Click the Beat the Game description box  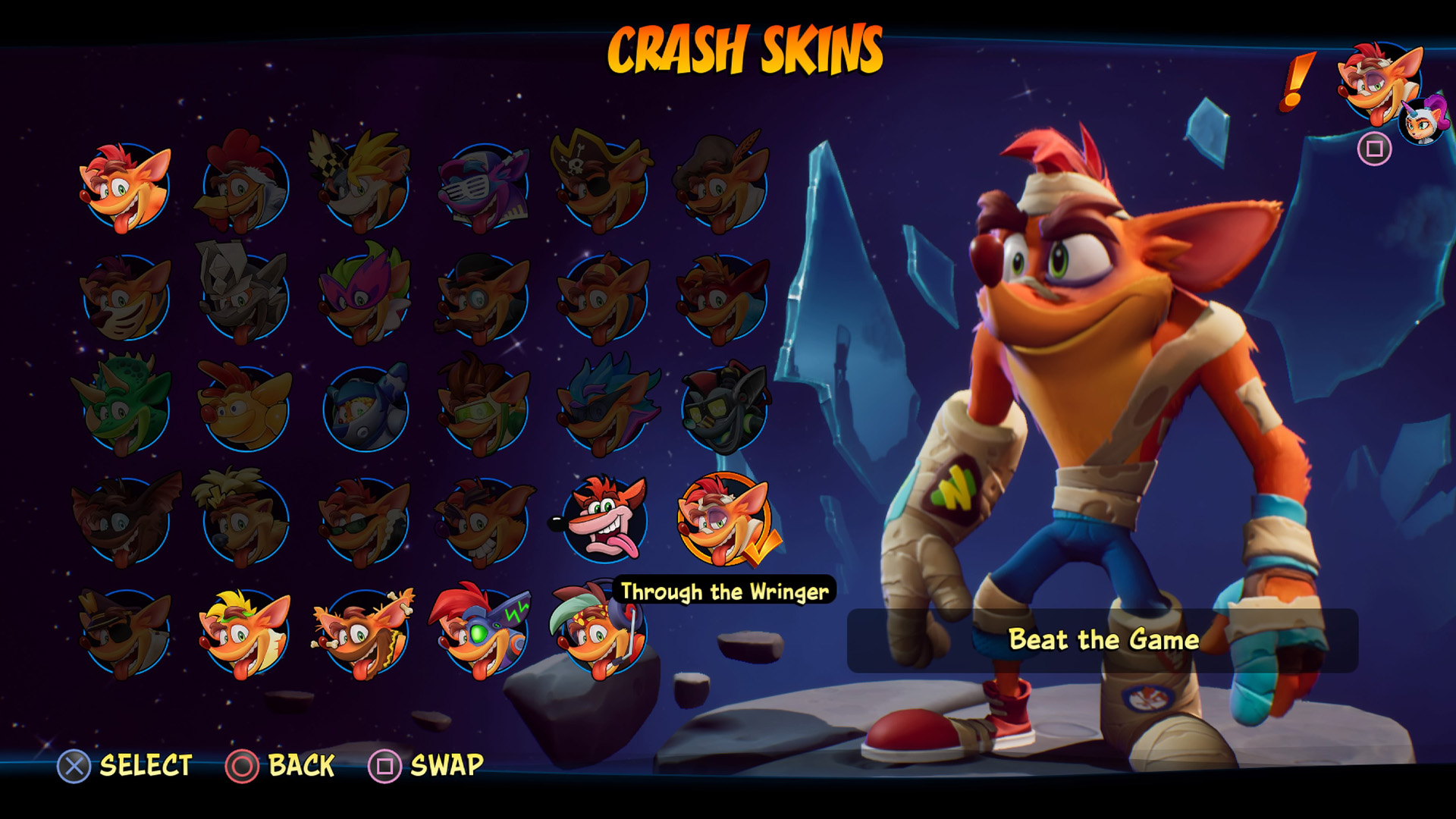tap(1103, 641)
